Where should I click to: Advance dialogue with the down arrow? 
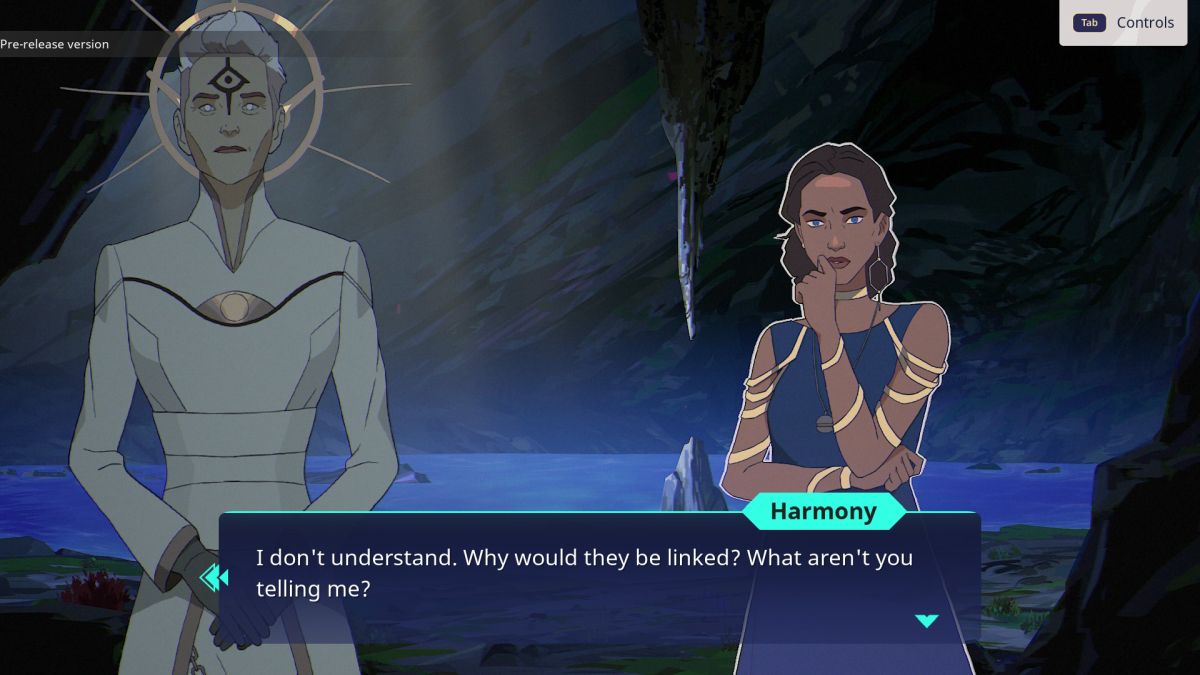(x=927, y=621)
